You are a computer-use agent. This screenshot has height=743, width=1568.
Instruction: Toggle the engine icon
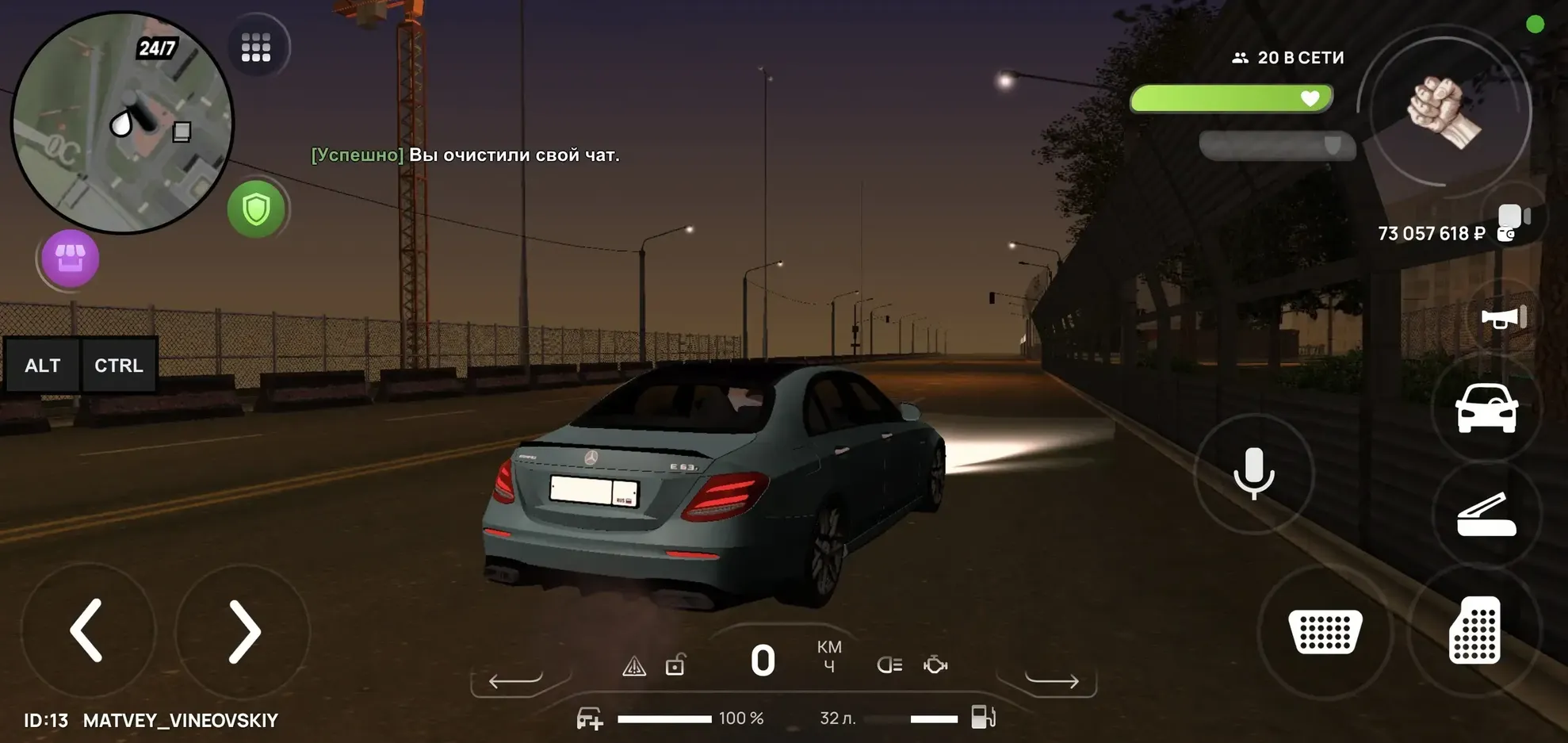[x=935, y=664]
